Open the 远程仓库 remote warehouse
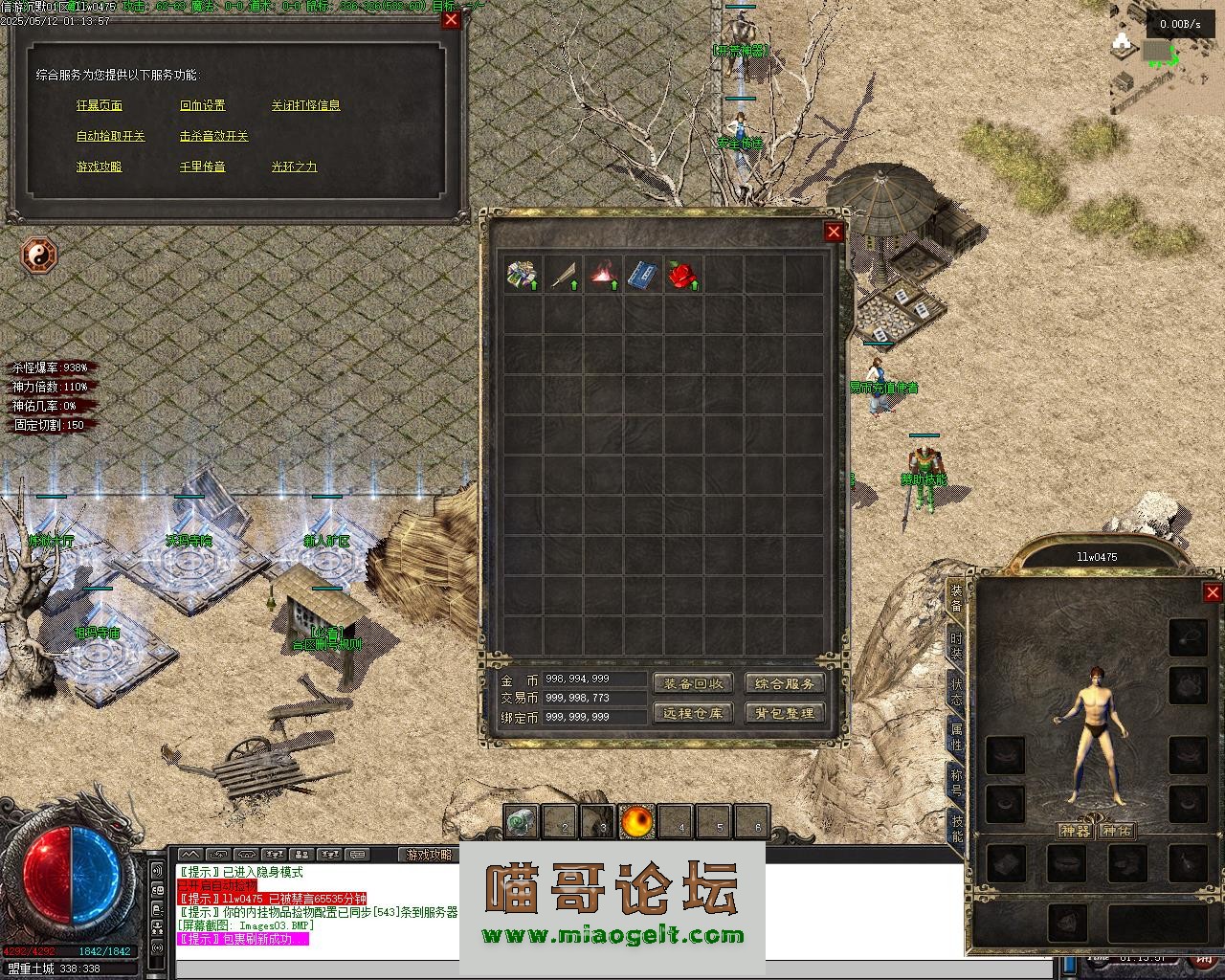1225x980 pixels. click(693, 713)
